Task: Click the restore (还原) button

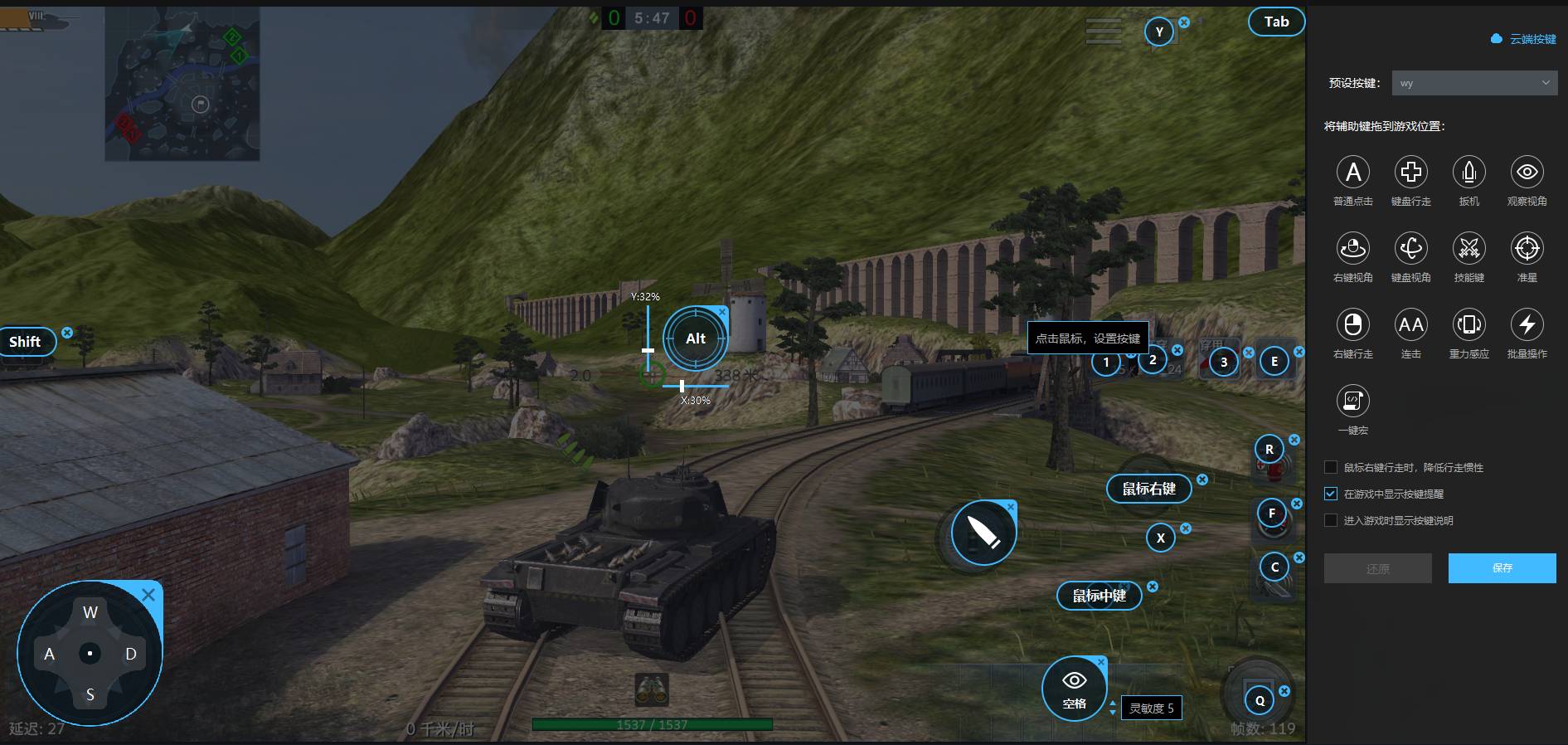Action: 1377,568
